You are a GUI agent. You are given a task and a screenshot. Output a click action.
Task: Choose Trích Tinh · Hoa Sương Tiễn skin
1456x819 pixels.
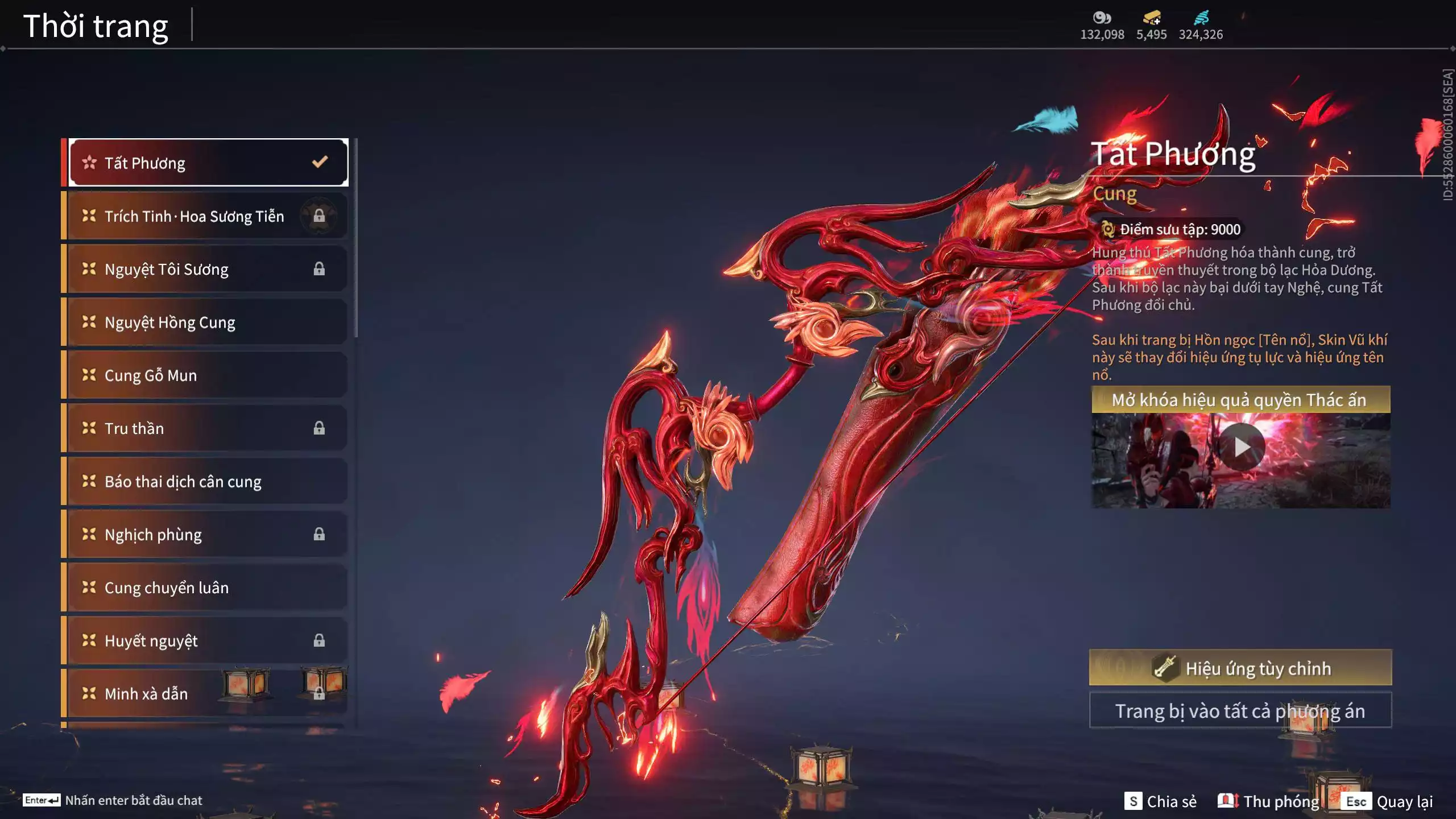[x=208, y=216]
